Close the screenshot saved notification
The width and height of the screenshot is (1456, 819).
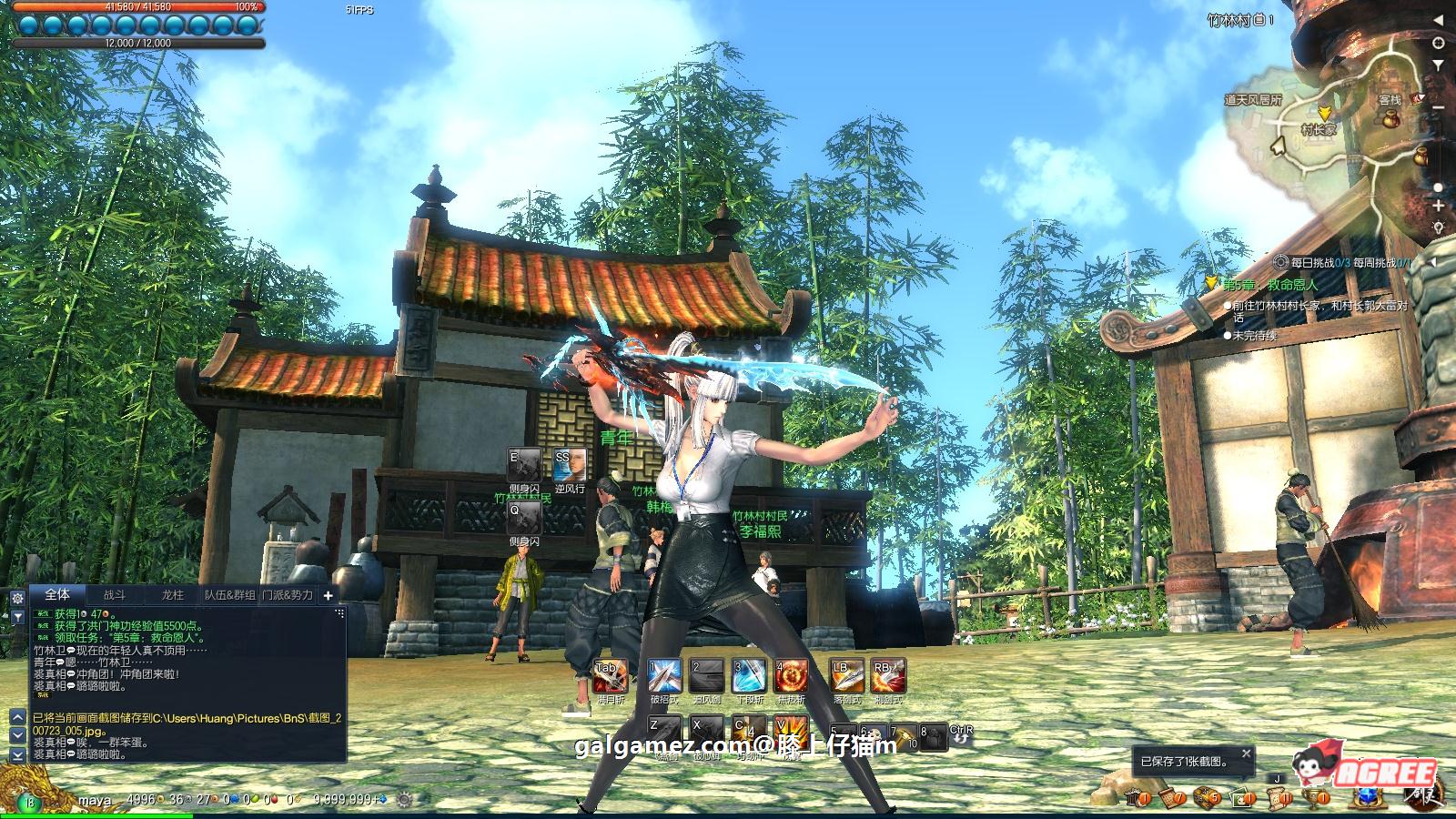1247,753
